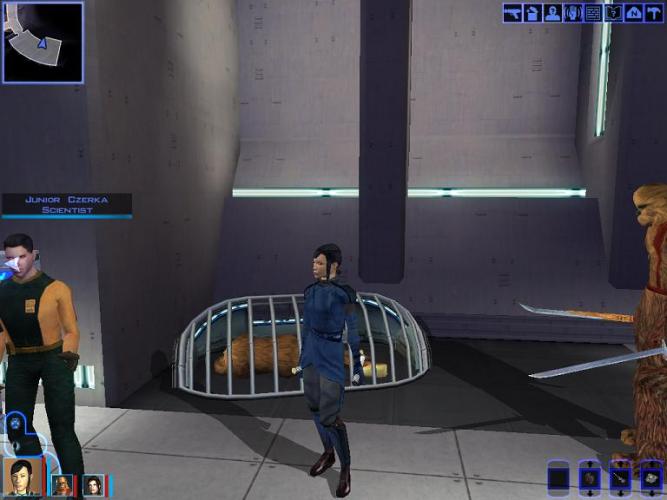Toggle the solo mode button above portrait
Image resolution: width=667 pixels, height=500 pixels.
[16, 422]
